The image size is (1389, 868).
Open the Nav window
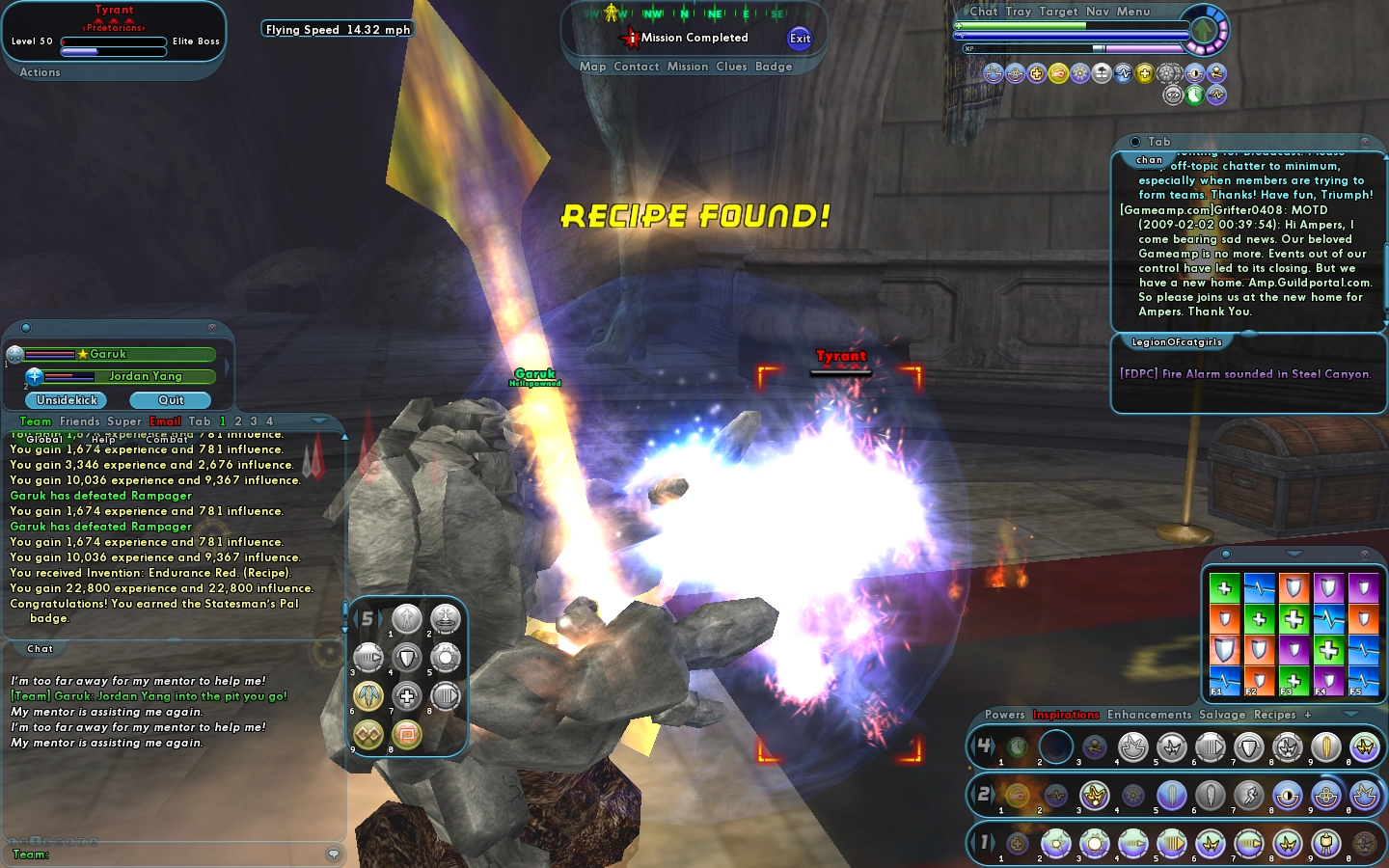click(1097, 12)
